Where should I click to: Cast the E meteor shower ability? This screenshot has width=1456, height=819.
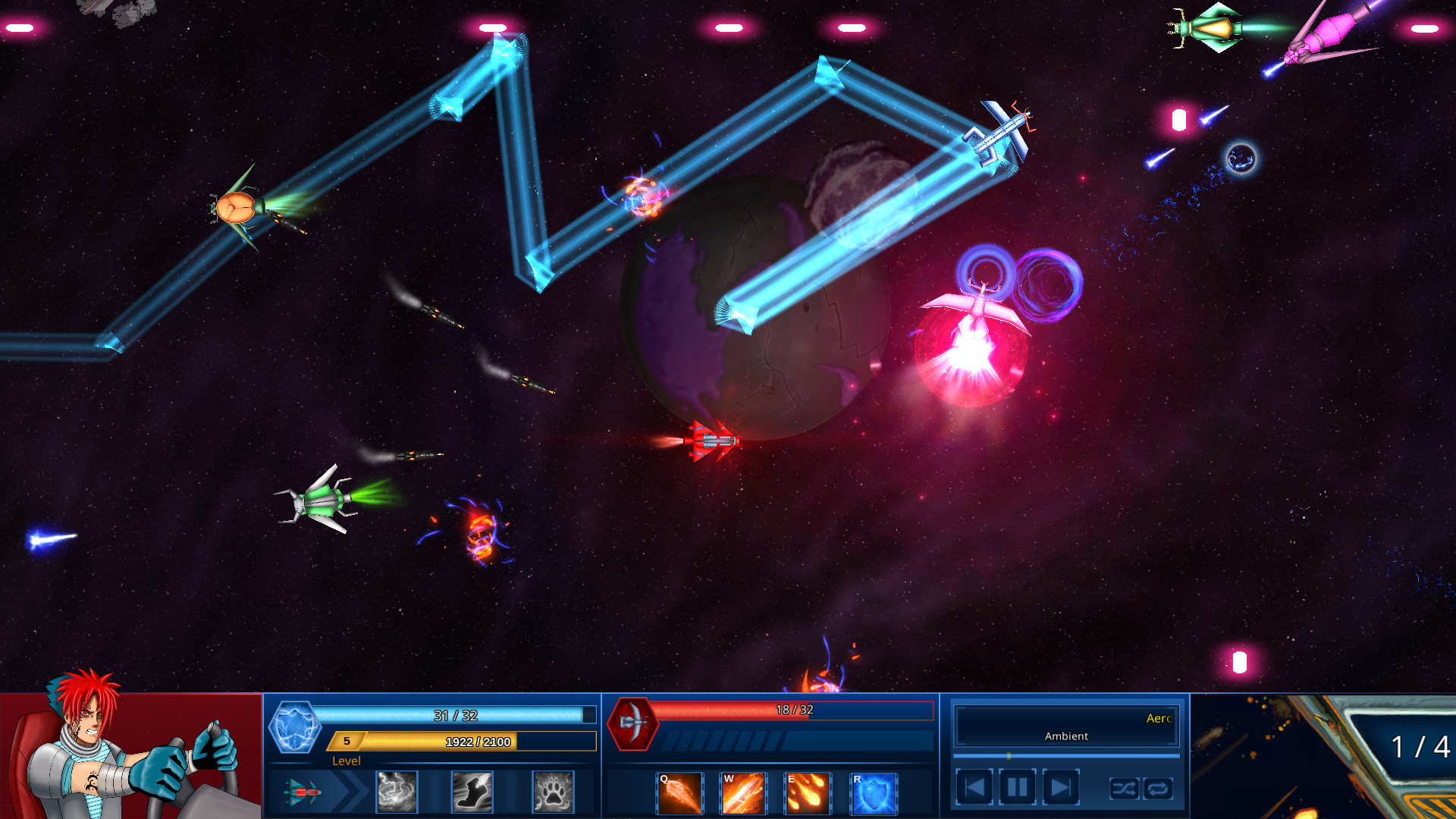(808, 792)
